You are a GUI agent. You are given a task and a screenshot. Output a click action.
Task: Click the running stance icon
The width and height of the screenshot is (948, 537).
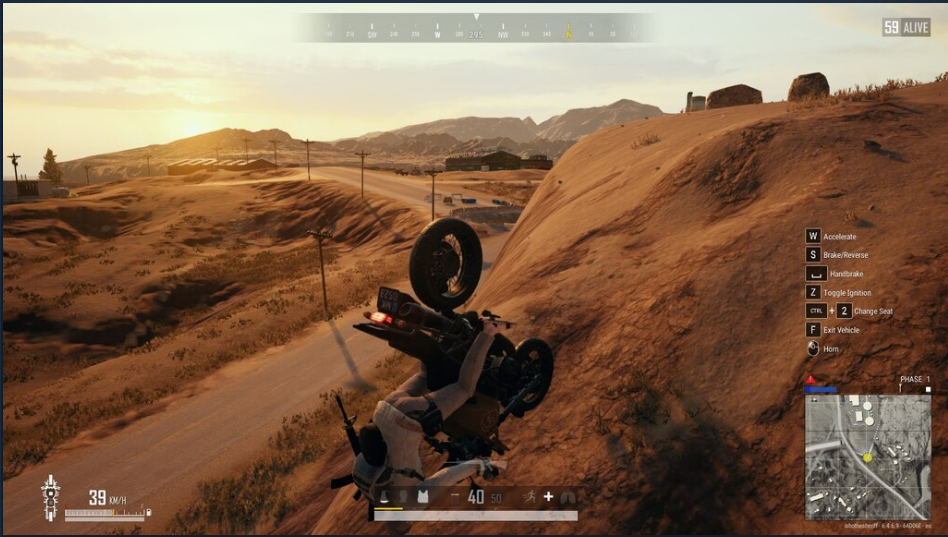coord(528,496)
